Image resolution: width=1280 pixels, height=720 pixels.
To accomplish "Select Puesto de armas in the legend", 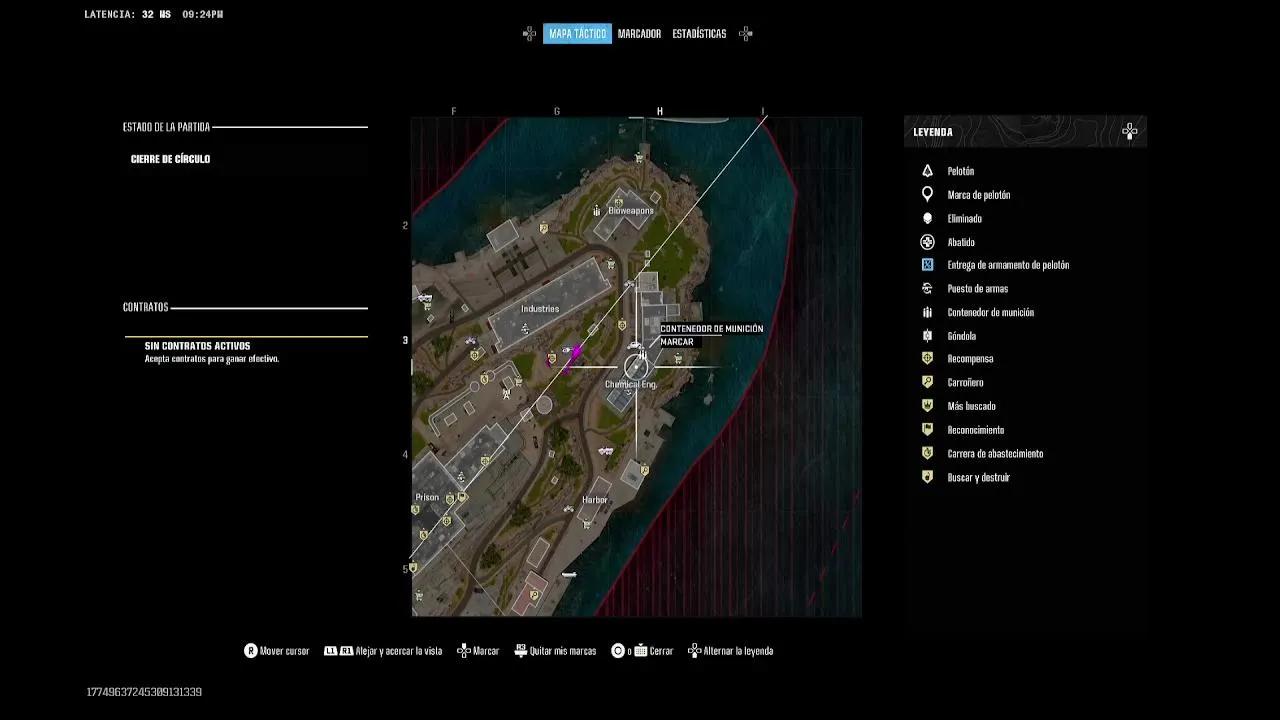I will [977, 289].
